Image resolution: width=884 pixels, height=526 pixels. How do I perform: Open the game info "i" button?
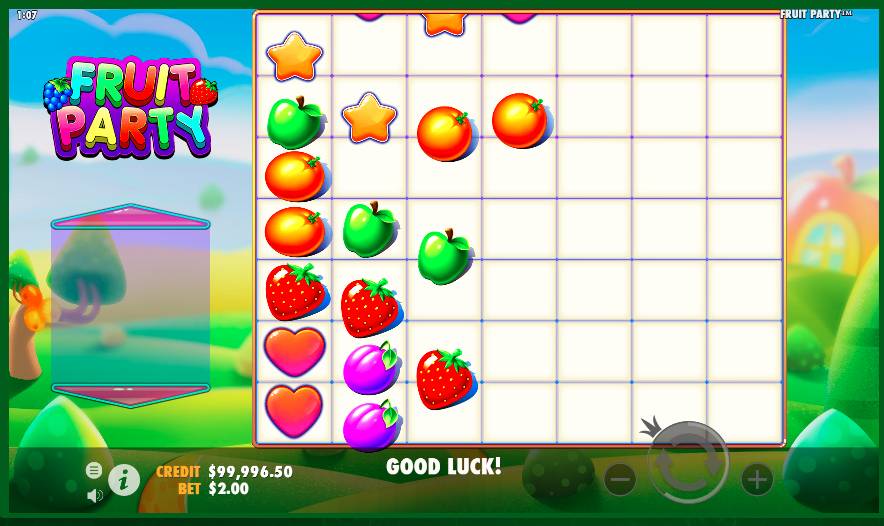coord(123,480)
